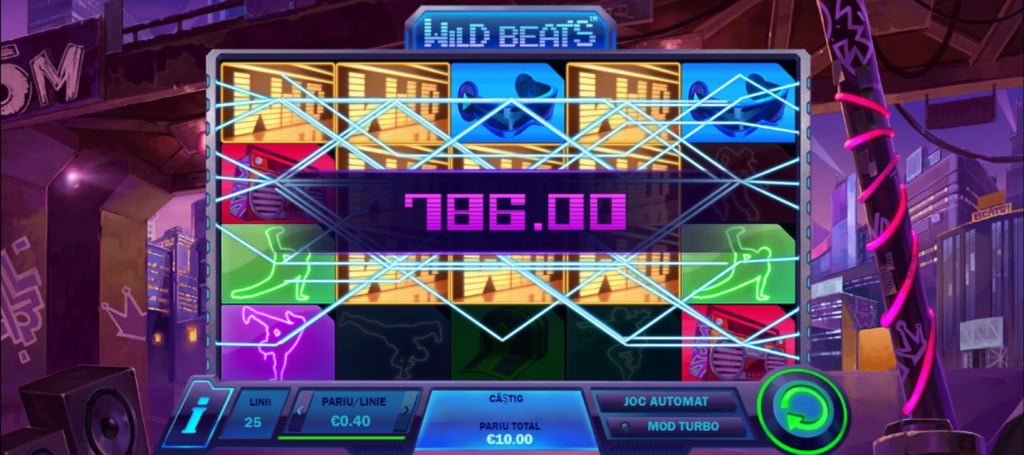Increase the Pariu/Linie bet amount
1024x455 pixels.
(x=406, y=409)
